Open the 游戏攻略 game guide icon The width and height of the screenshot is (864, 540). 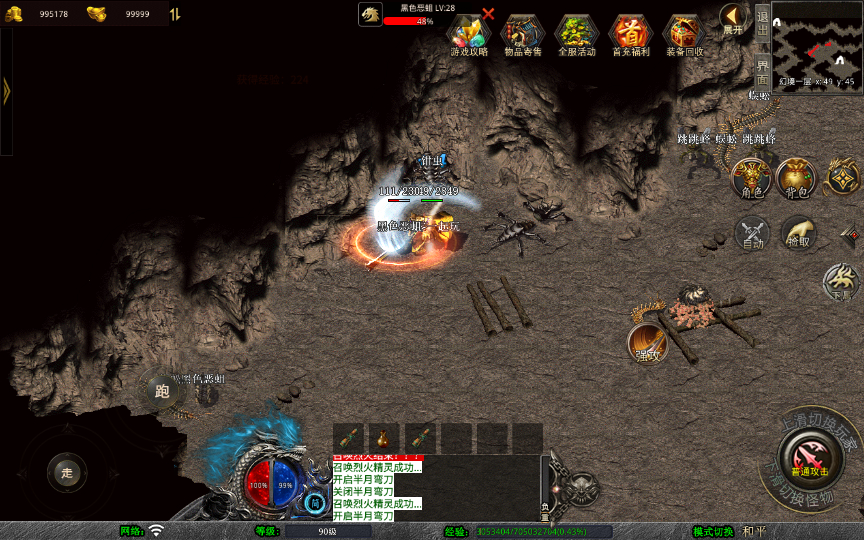tap(469, 33)
